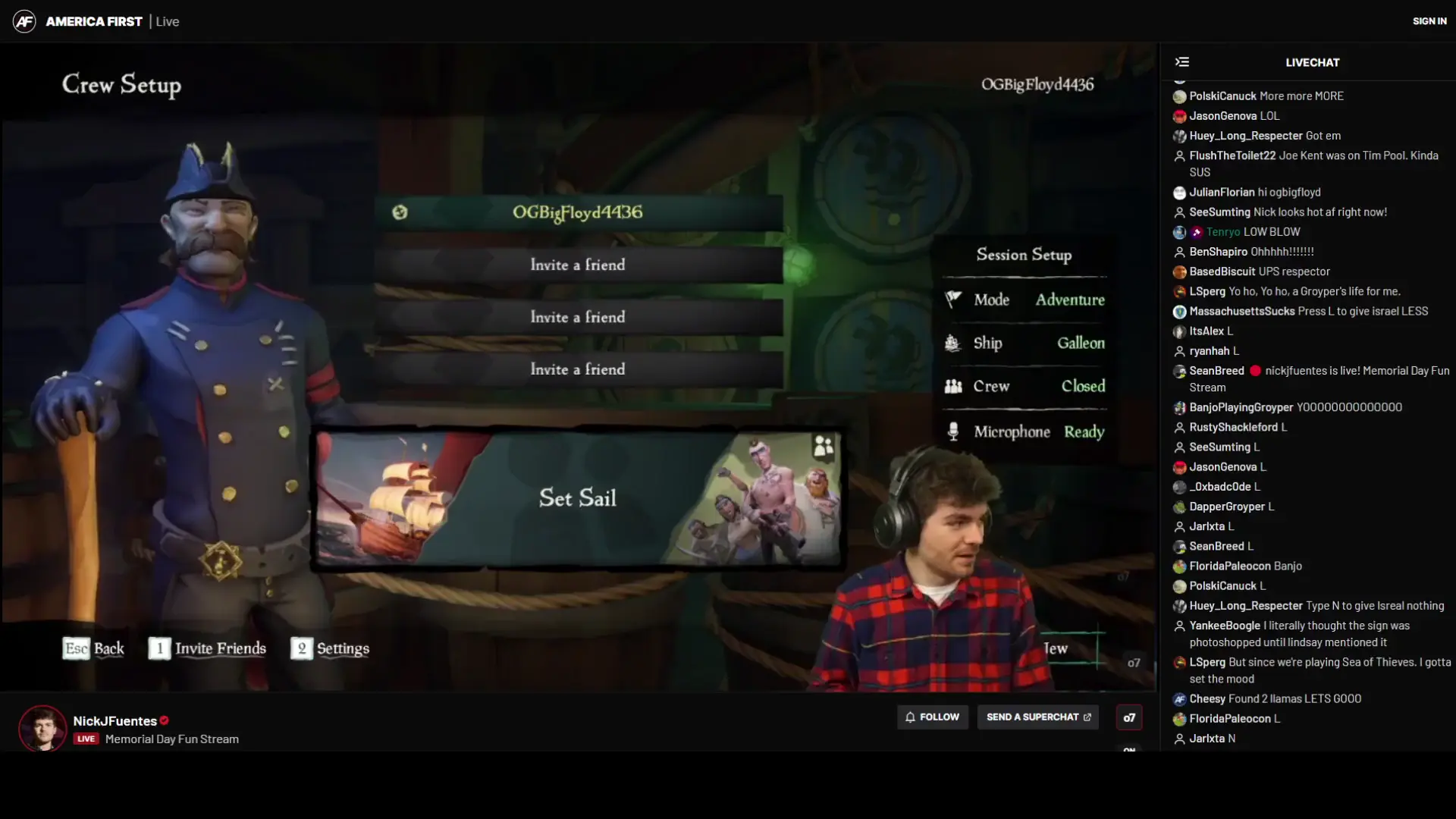Open the Ship selector showing Galleon
This screenshot has width=1456, height=819.
coord(1080,343)
